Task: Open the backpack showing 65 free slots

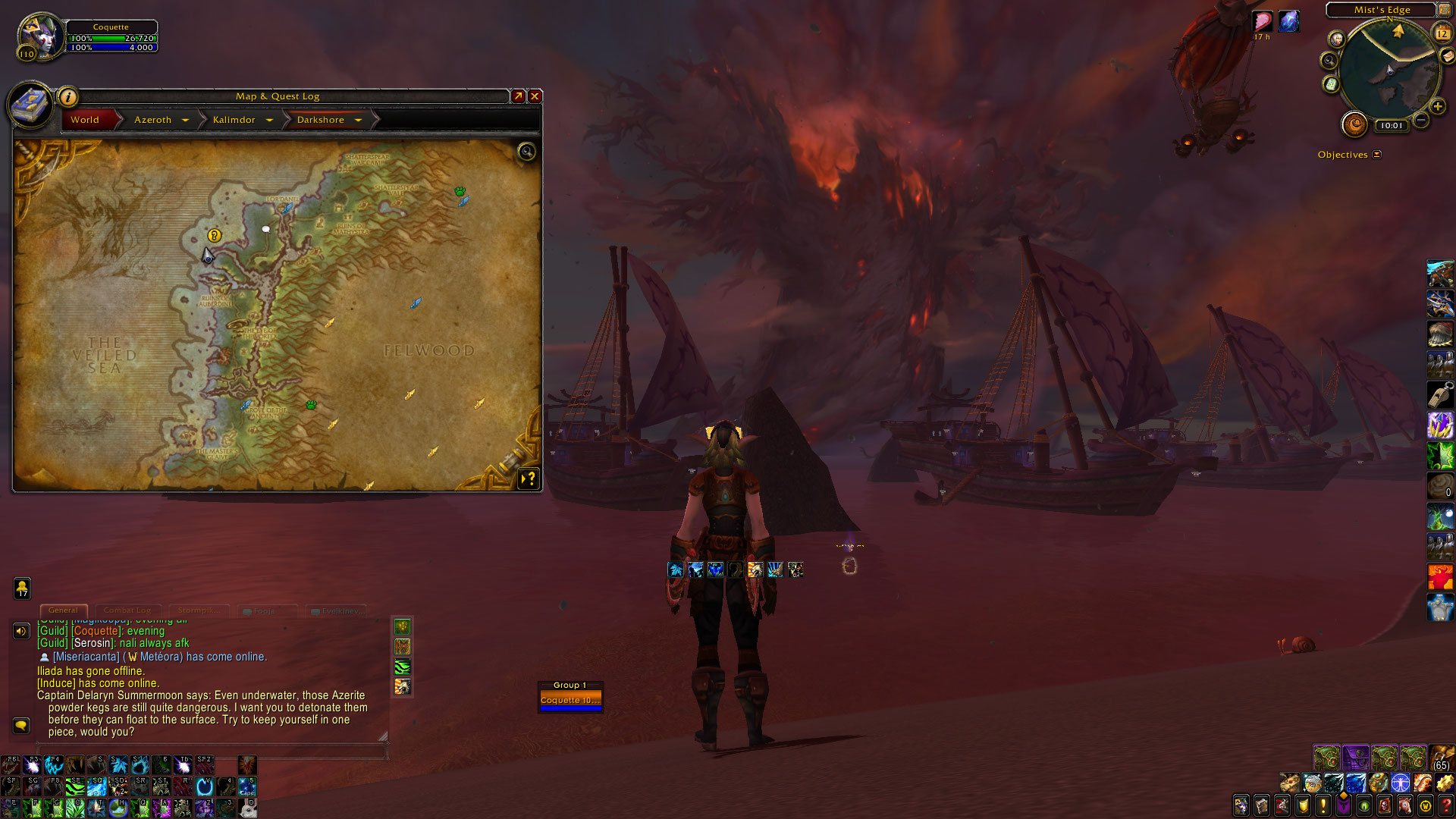Action: point(1442,758)
